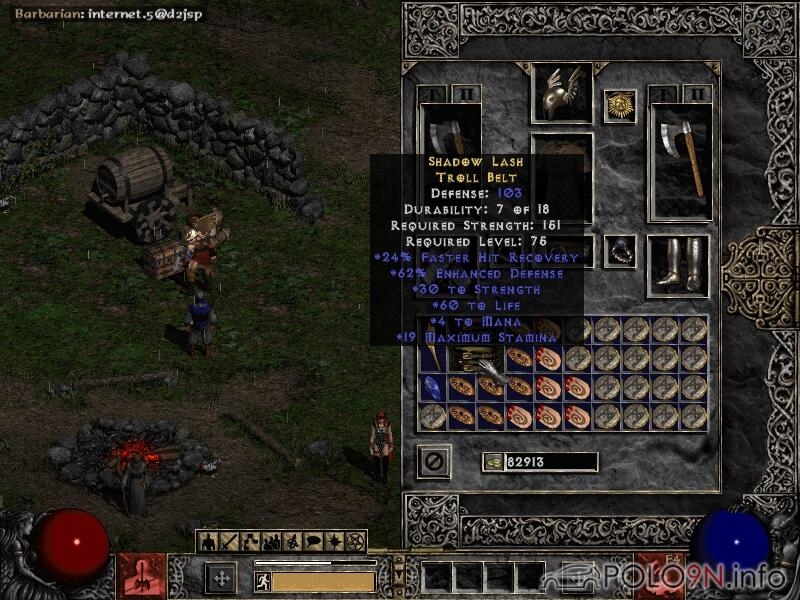Pick up the axe in the right weapon slot
Screen dimensions: 800x600
coord(681,160)
